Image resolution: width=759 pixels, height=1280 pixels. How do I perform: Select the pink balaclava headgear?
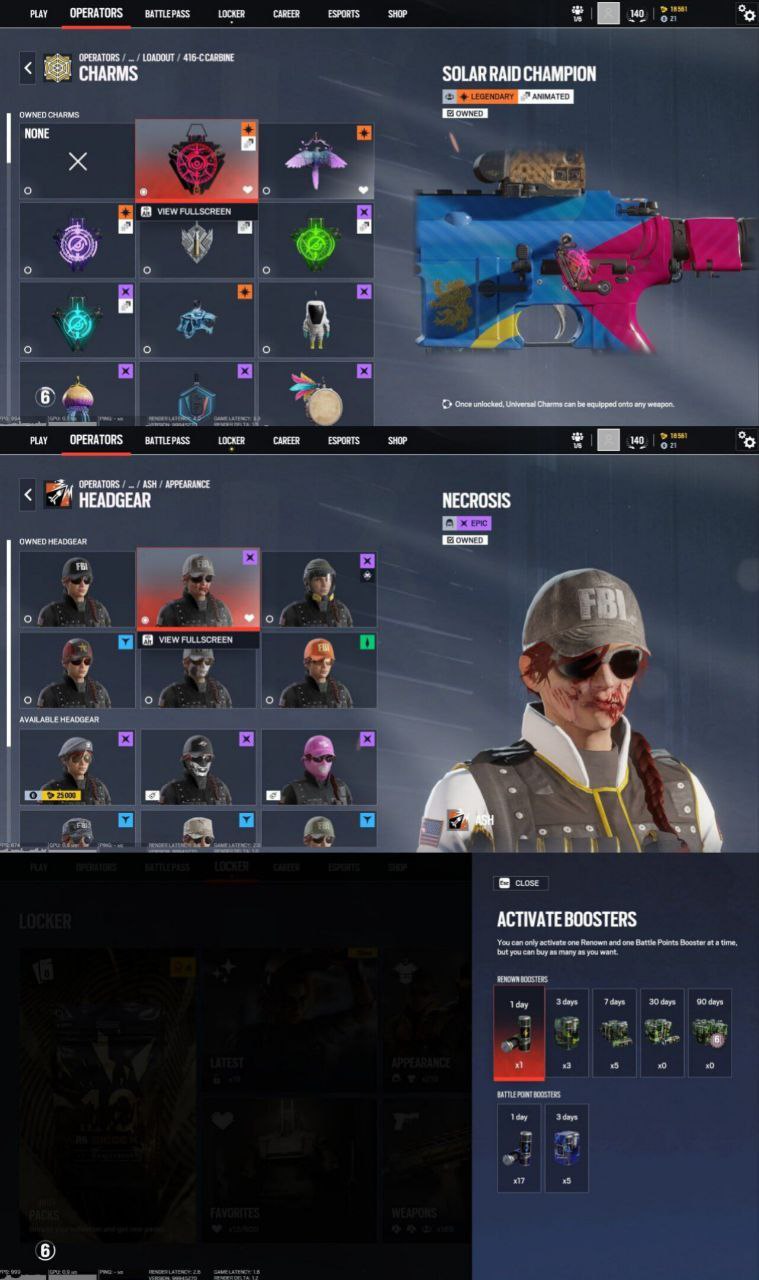pos(318,766)
